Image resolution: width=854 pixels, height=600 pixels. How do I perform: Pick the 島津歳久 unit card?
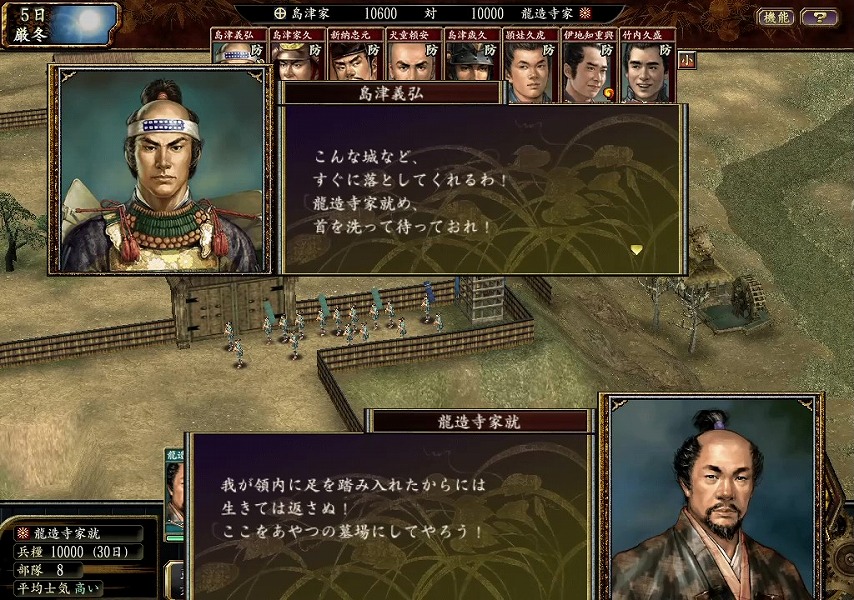(471, 56)
